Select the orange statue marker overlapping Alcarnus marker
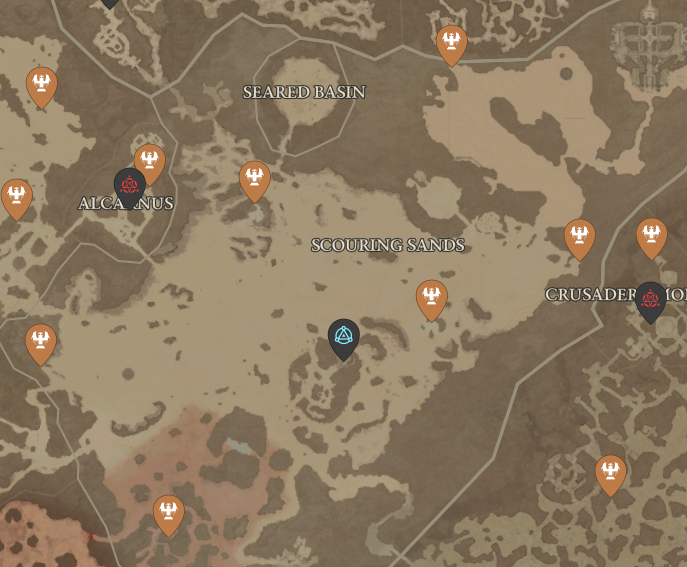687x567 pixels. coord(150,160)
